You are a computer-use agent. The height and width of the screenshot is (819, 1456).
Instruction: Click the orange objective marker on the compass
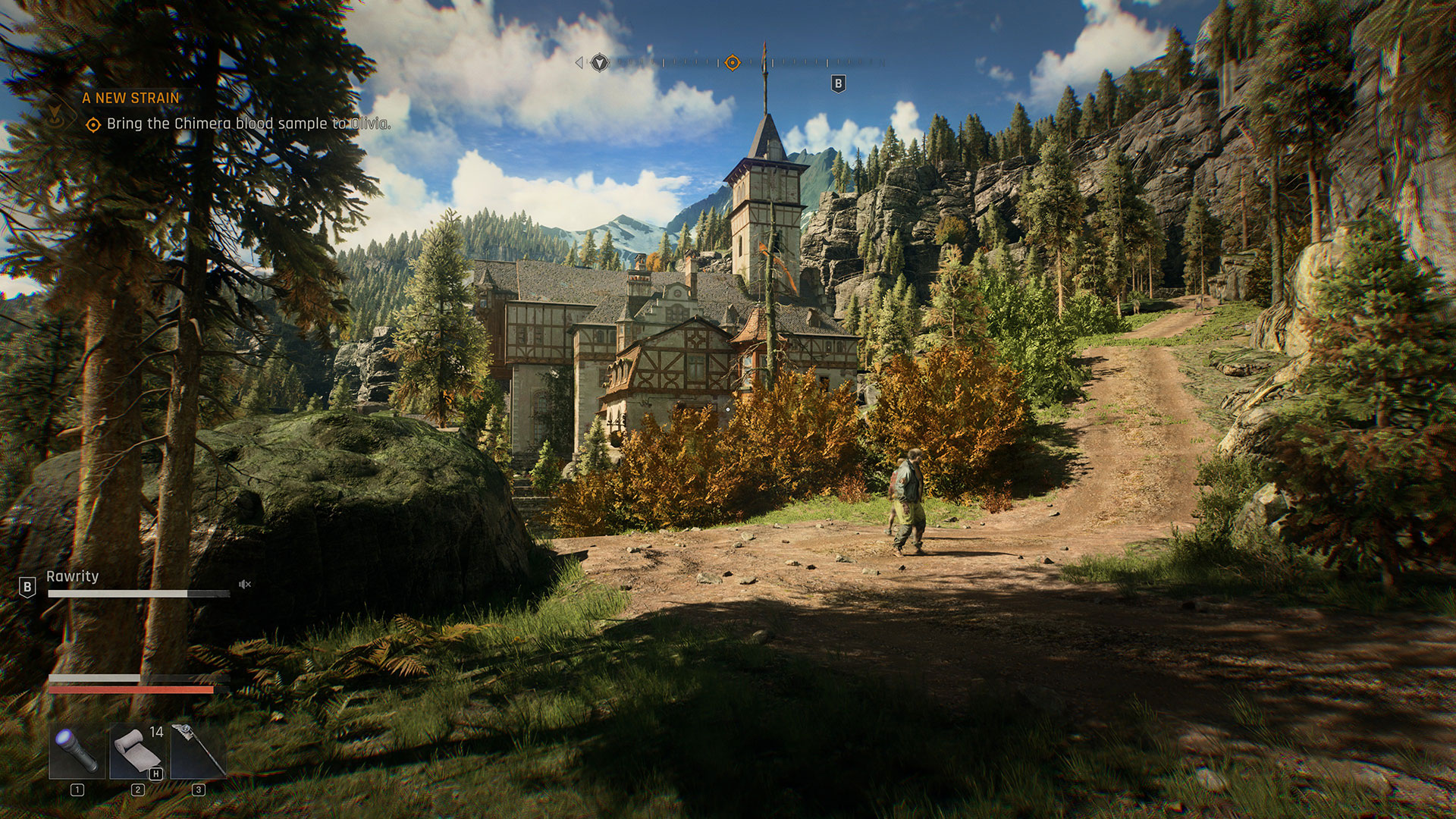coord(732,63)
